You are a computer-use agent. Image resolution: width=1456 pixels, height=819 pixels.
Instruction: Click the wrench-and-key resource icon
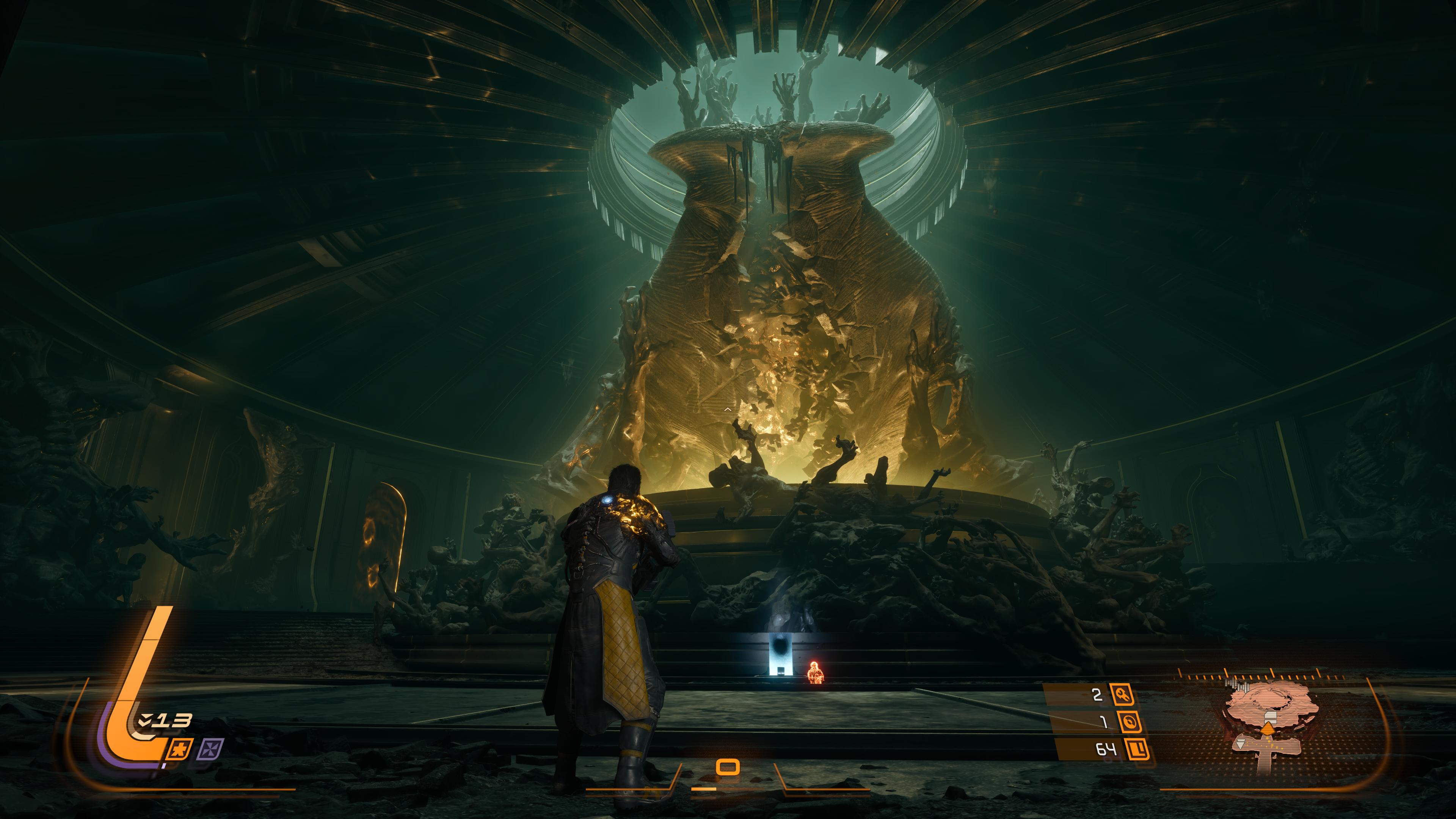pos(1122,694)
